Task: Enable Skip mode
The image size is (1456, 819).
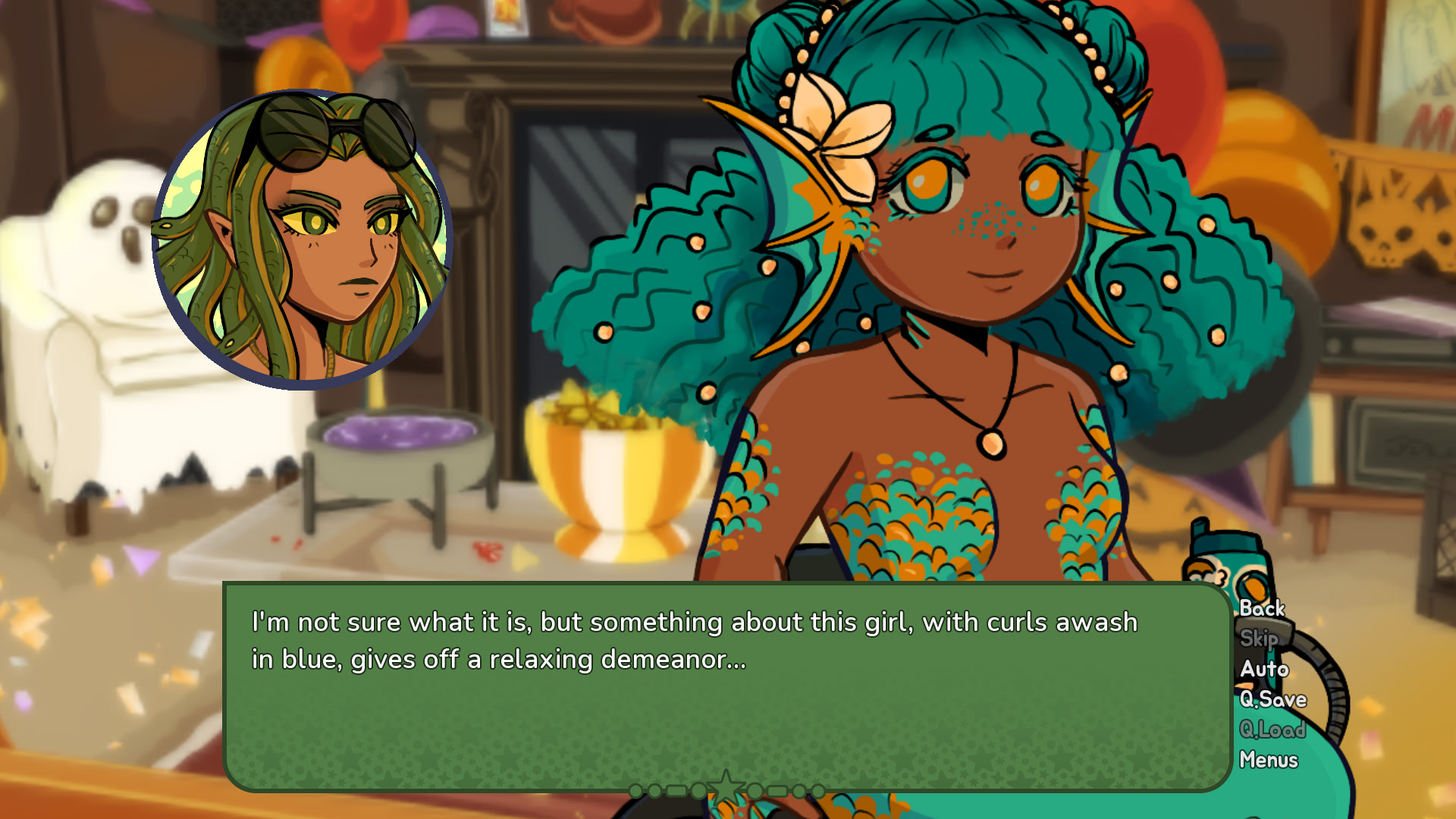Action: pyautogui.click(x=1259, y=639)
